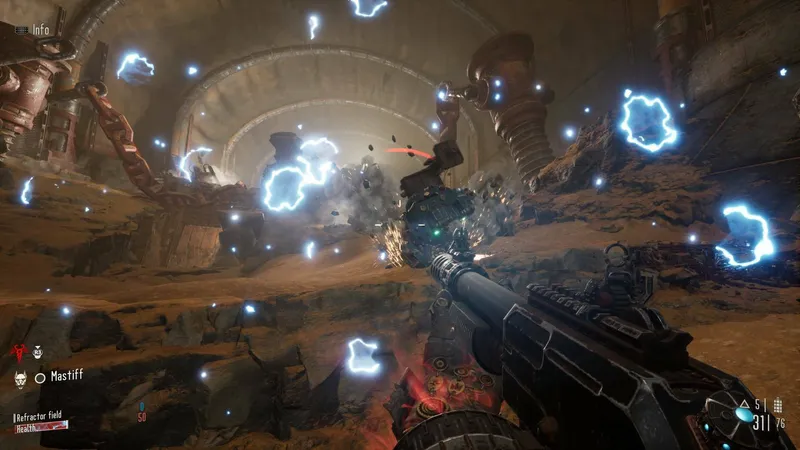Click the battery-shaped icon beside the ammo count
The height and width of the screenshot is (450, 800).
pos(777,407)
